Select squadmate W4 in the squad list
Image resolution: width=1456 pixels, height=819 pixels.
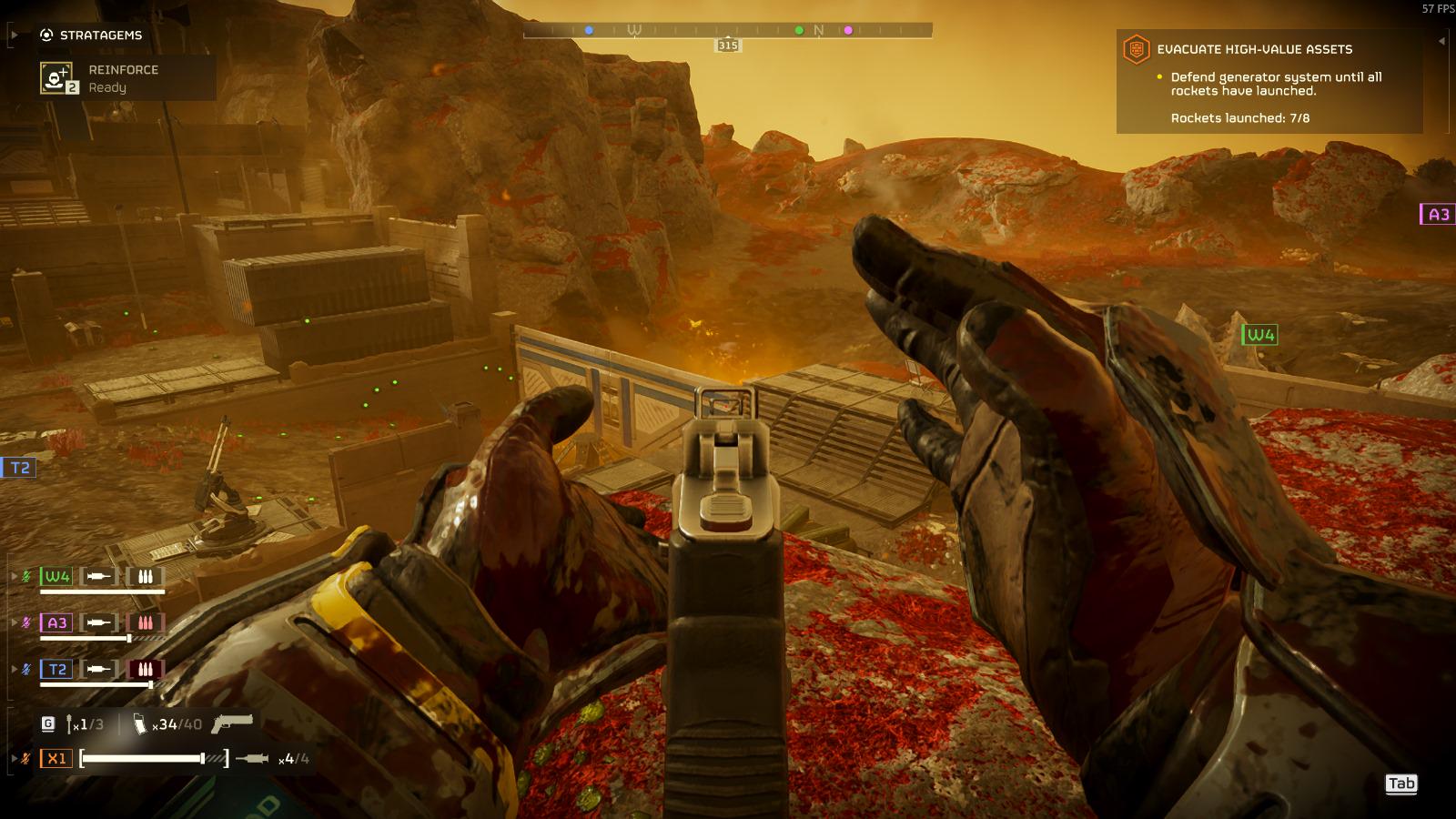coord(56,576)
